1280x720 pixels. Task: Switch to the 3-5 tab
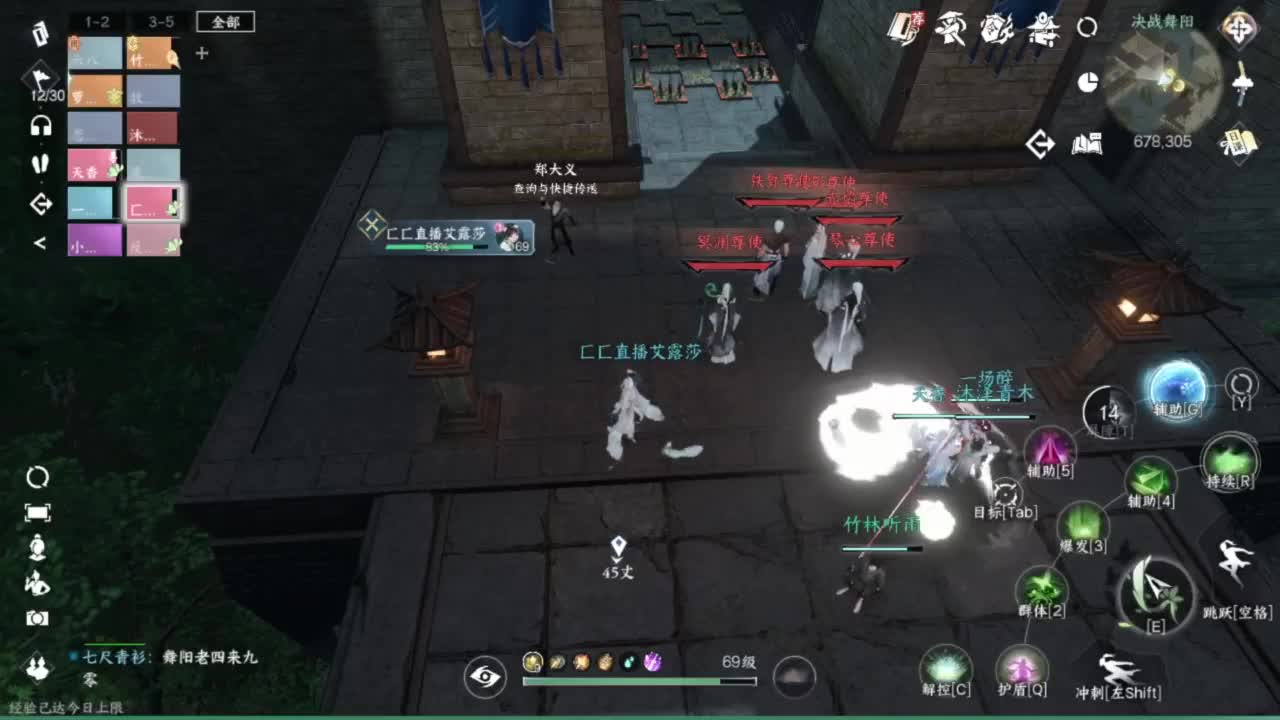164,22
